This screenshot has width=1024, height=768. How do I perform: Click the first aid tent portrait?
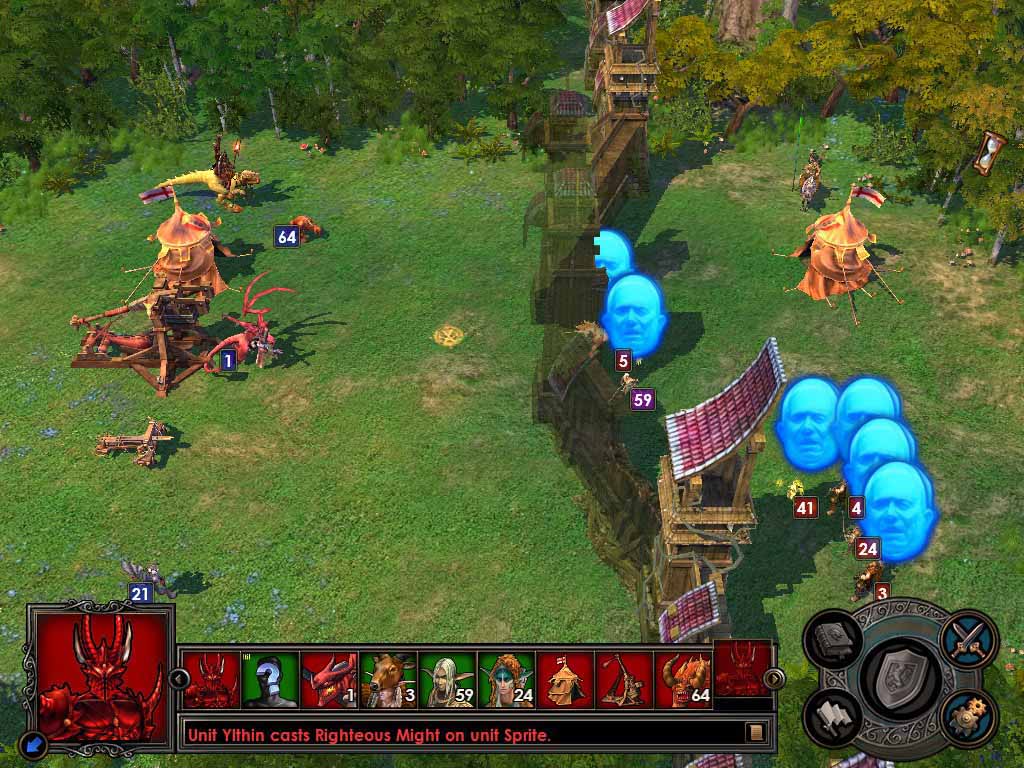point(565,680)
